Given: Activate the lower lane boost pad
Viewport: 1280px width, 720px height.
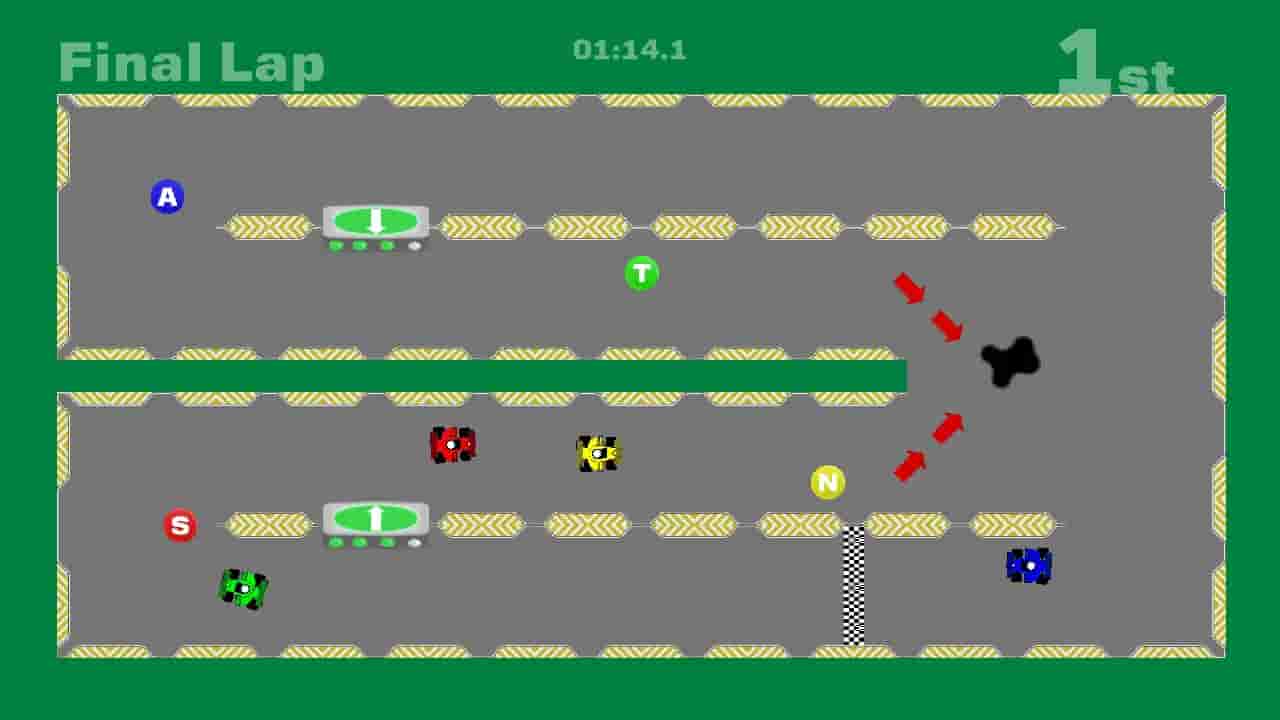Looking at the screenshot, I should coord(375,518).
